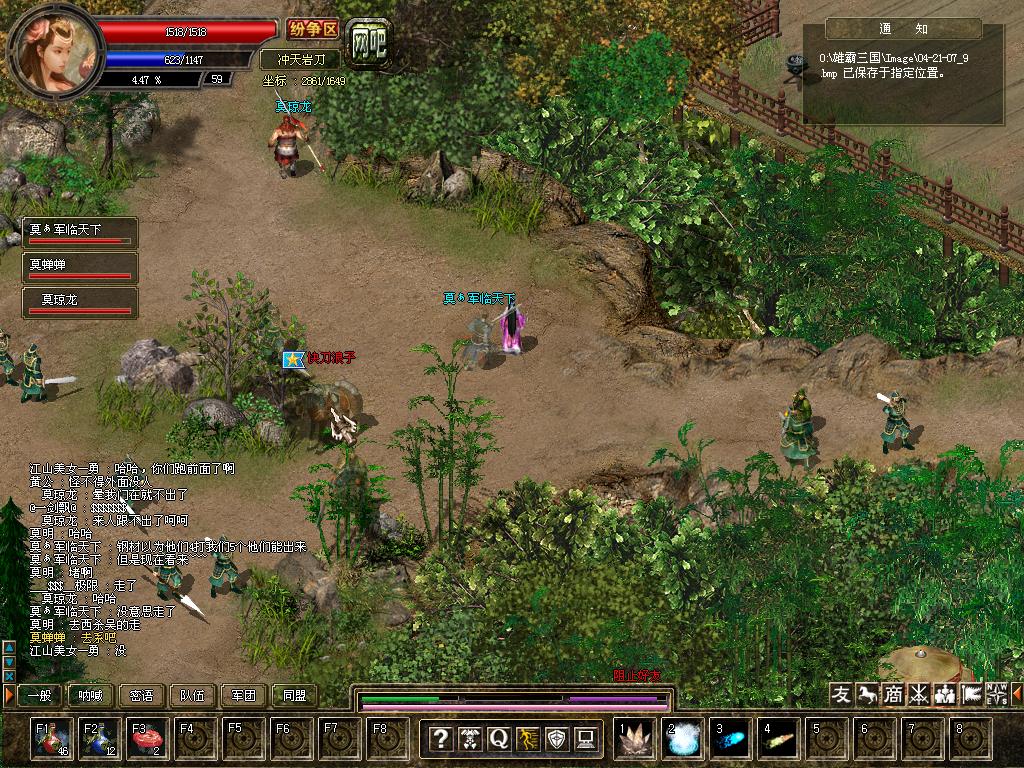Image resolution: width=1024 pixels, height=768 pixels.
Task: Switch to the 一般 general chat tab
Action: pyautogui.click(x=40, y=696)
